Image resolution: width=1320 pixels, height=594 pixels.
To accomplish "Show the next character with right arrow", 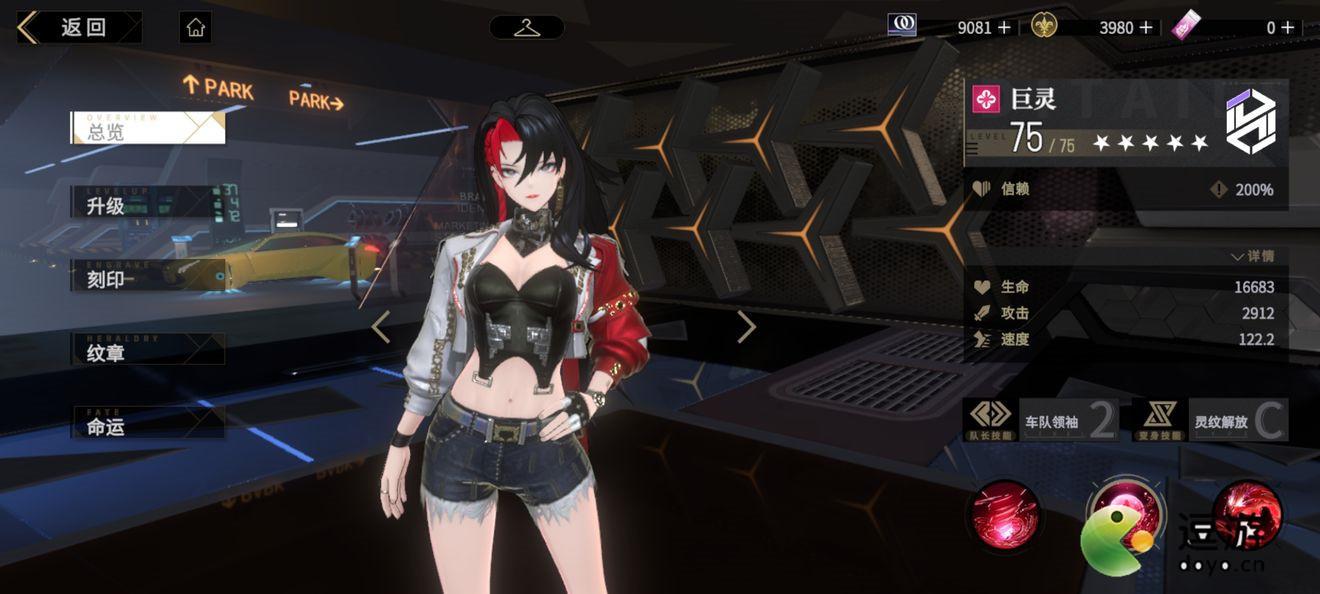I will pos(746,327).
